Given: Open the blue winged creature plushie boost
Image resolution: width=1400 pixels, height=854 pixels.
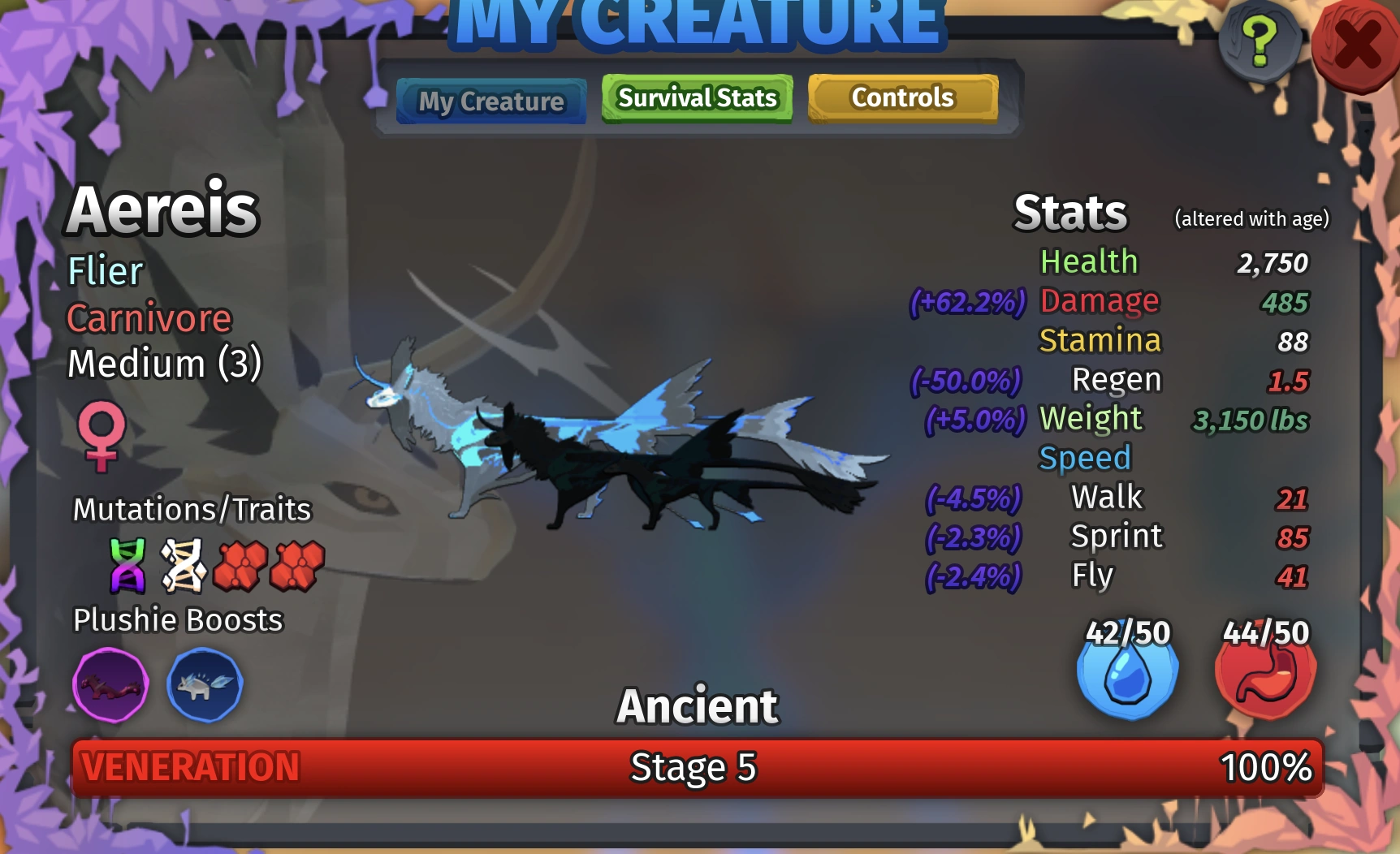Looking at the screenshot, I should [x=205, y=684].
